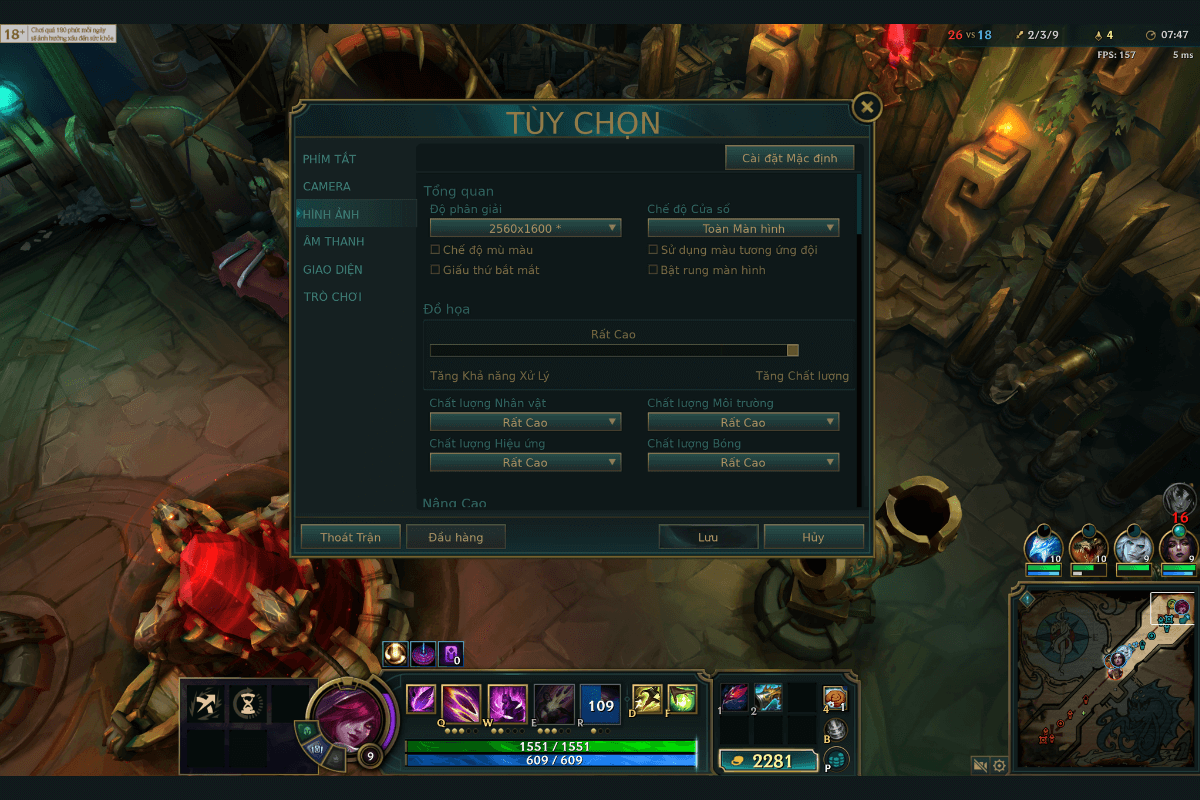Close the Tùy Chọn options window
Image resolution: width=1200 pixels, height=800 pixels.
(x=867, y=107)
